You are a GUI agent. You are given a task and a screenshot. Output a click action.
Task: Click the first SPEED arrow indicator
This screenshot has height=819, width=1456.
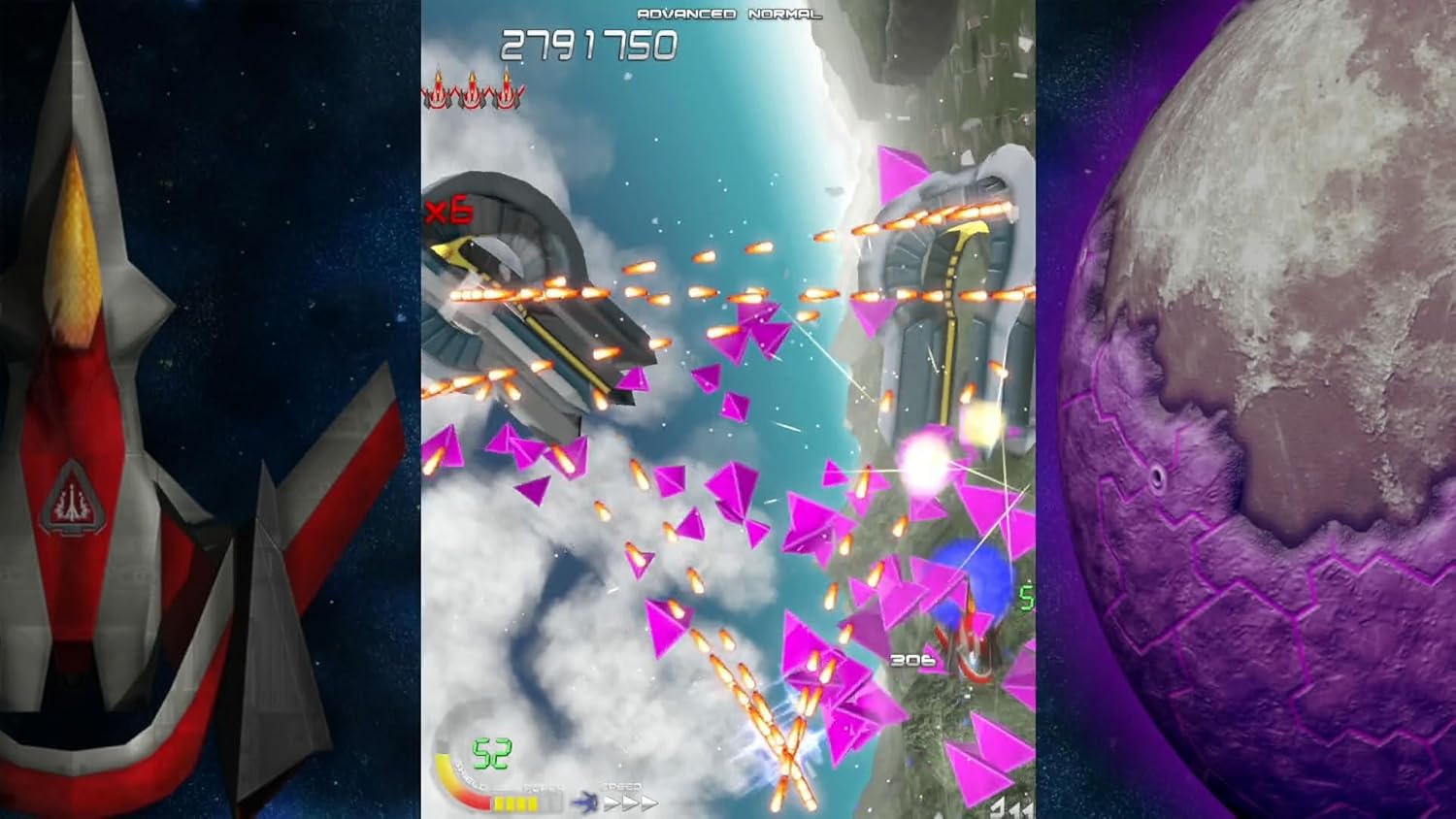point(610,803)
